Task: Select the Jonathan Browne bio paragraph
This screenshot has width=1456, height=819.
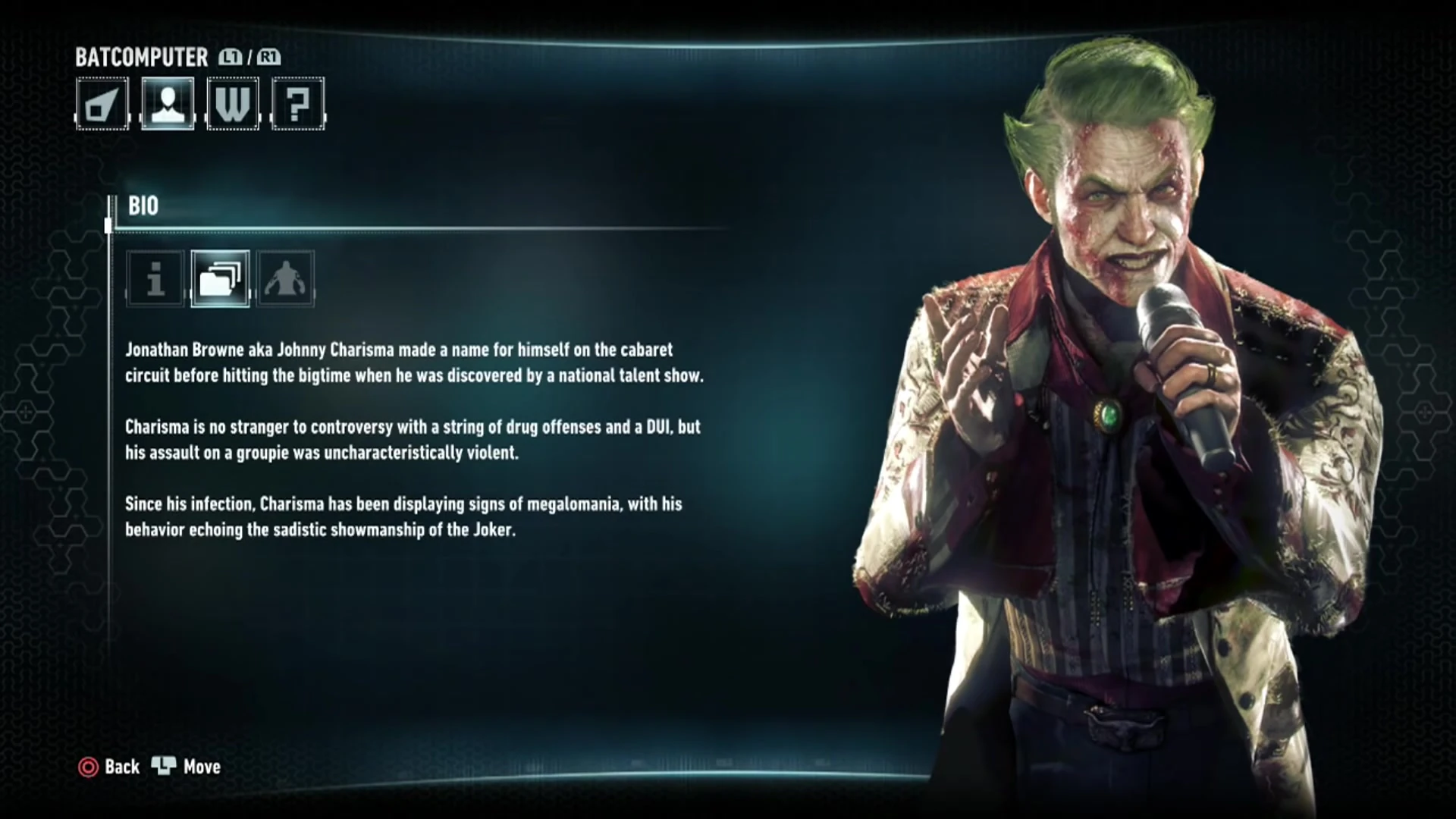Action: point(413,362)
